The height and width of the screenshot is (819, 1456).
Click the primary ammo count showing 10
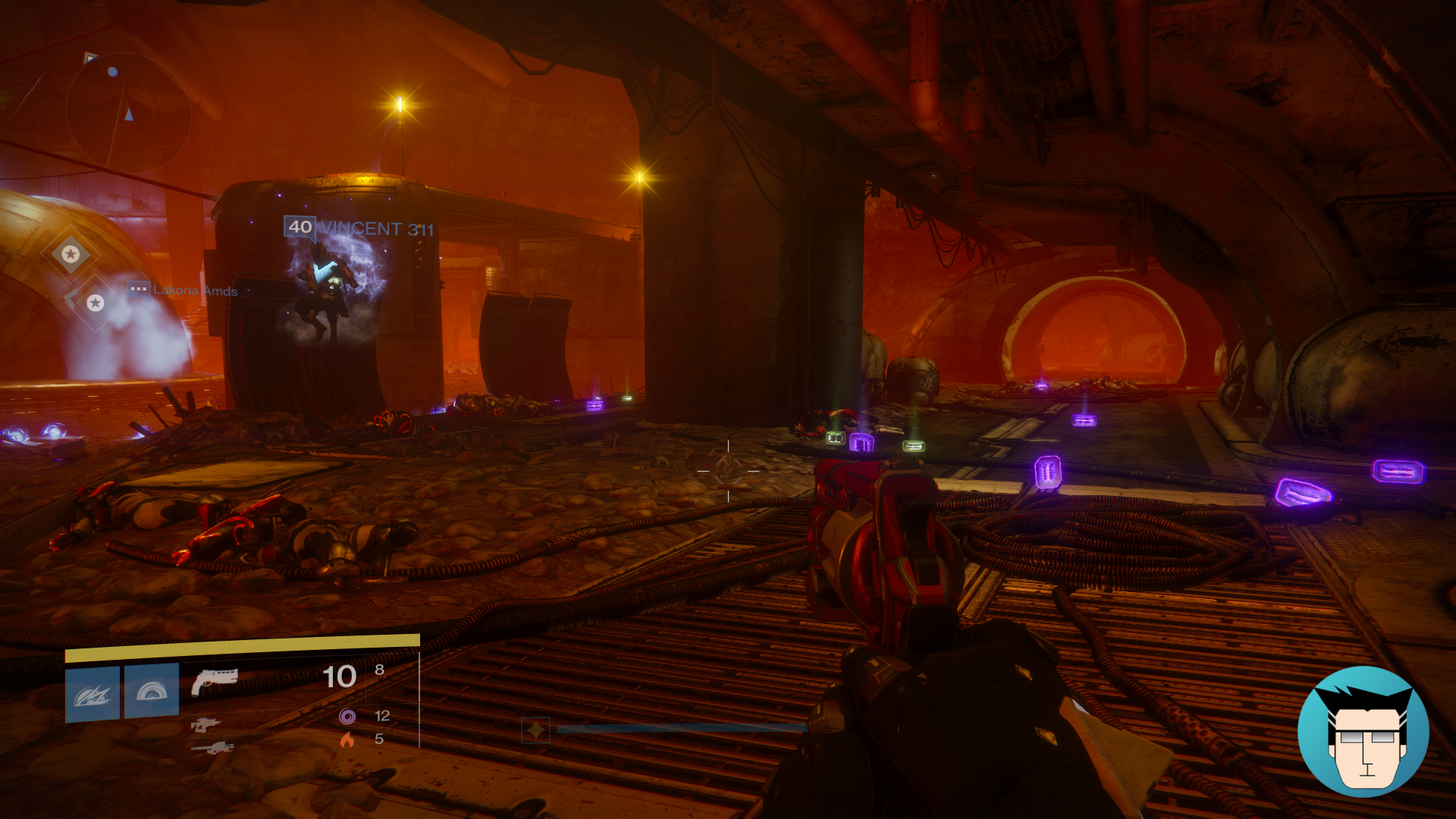[x=339, y=676]
